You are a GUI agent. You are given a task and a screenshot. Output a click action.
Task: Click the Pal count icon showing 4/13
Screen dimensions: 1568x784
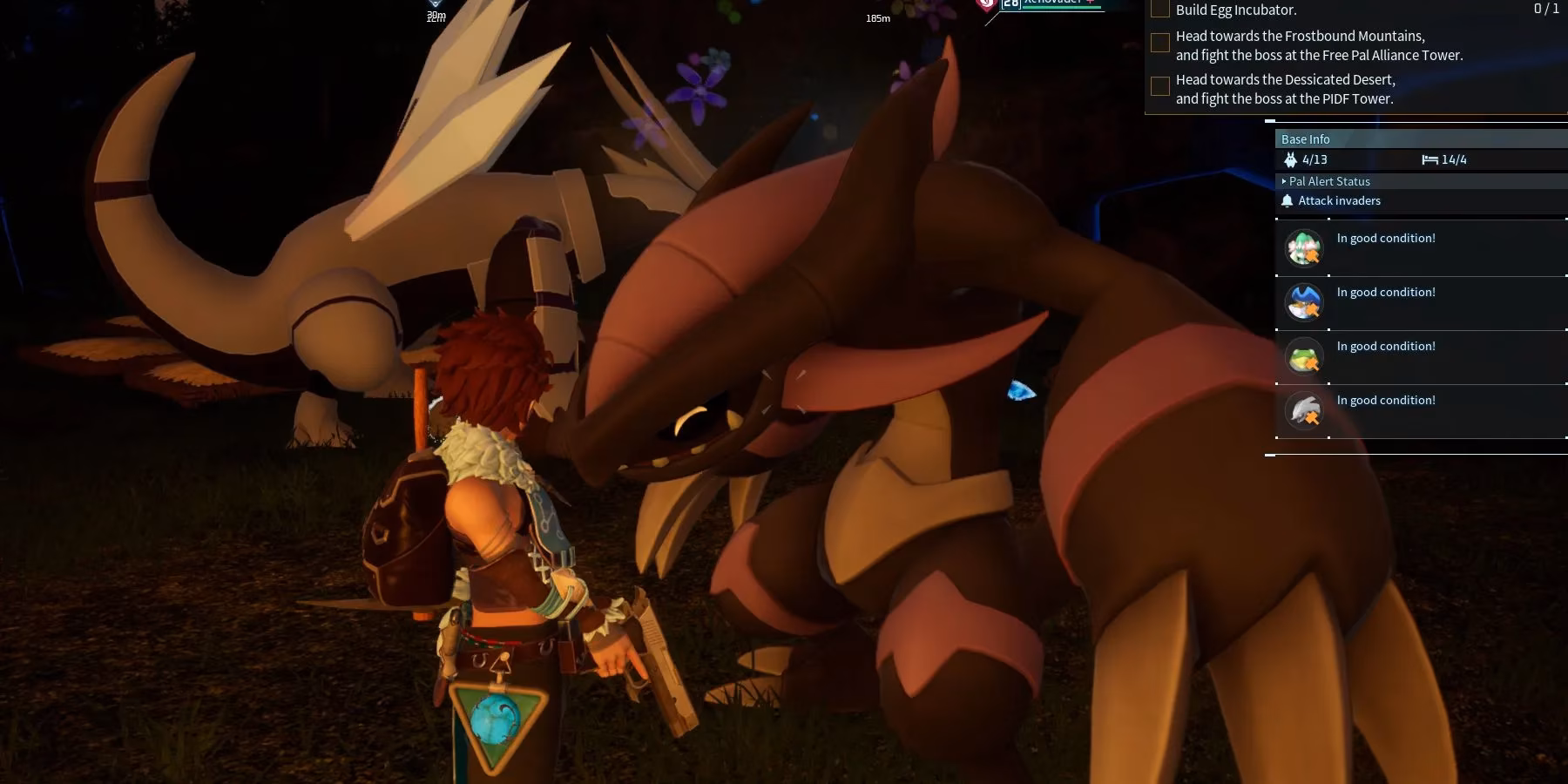tap(1291, 159)
